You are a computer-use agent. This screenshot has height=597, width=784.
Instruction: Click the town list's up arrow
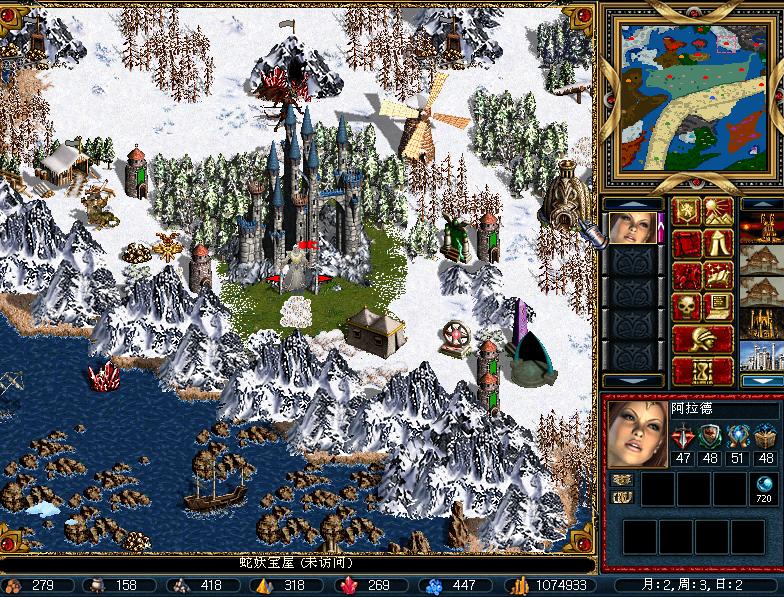[x=762, y=203]
